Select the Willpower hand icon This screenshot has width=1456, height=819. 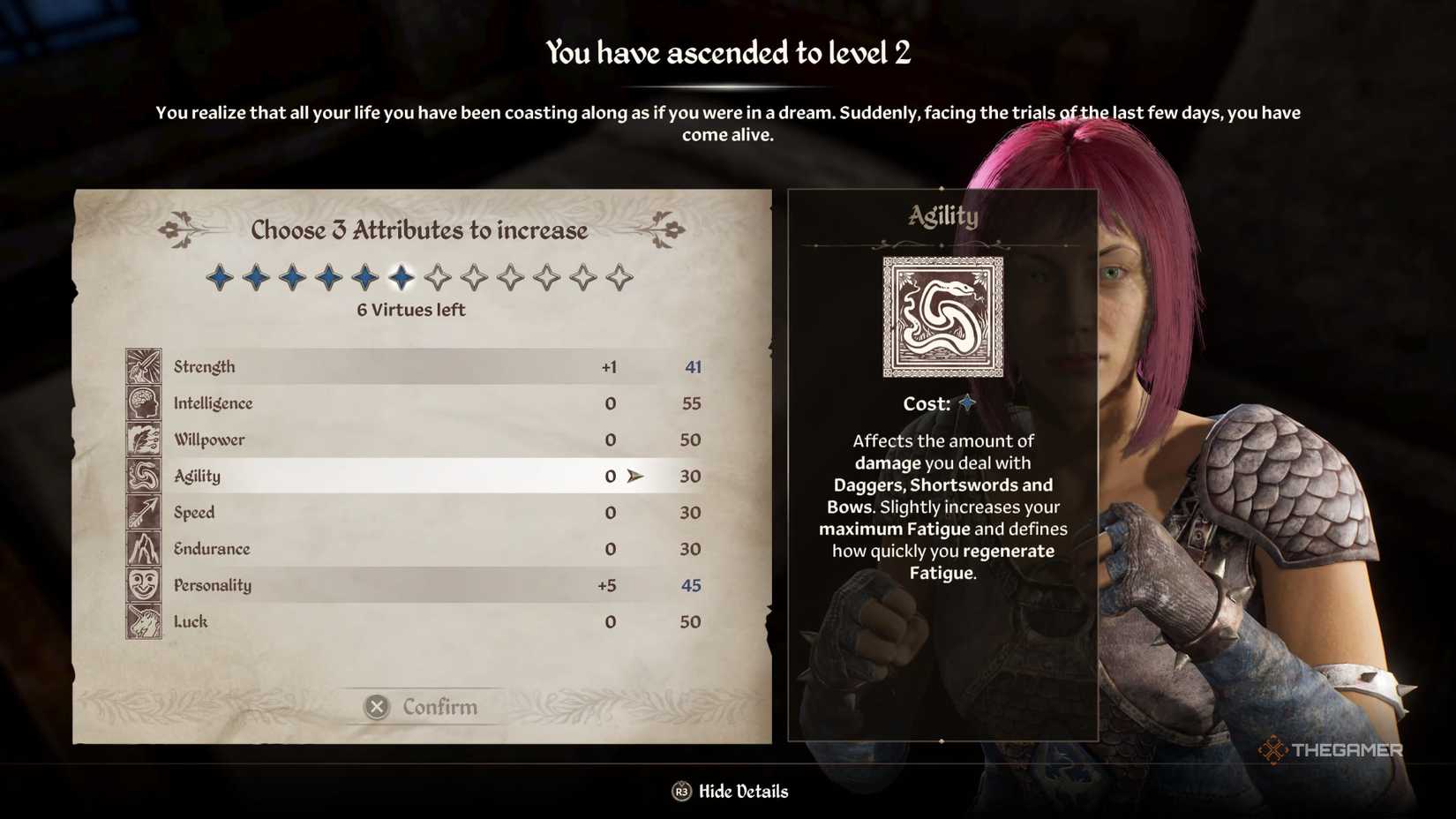point(144,438)
